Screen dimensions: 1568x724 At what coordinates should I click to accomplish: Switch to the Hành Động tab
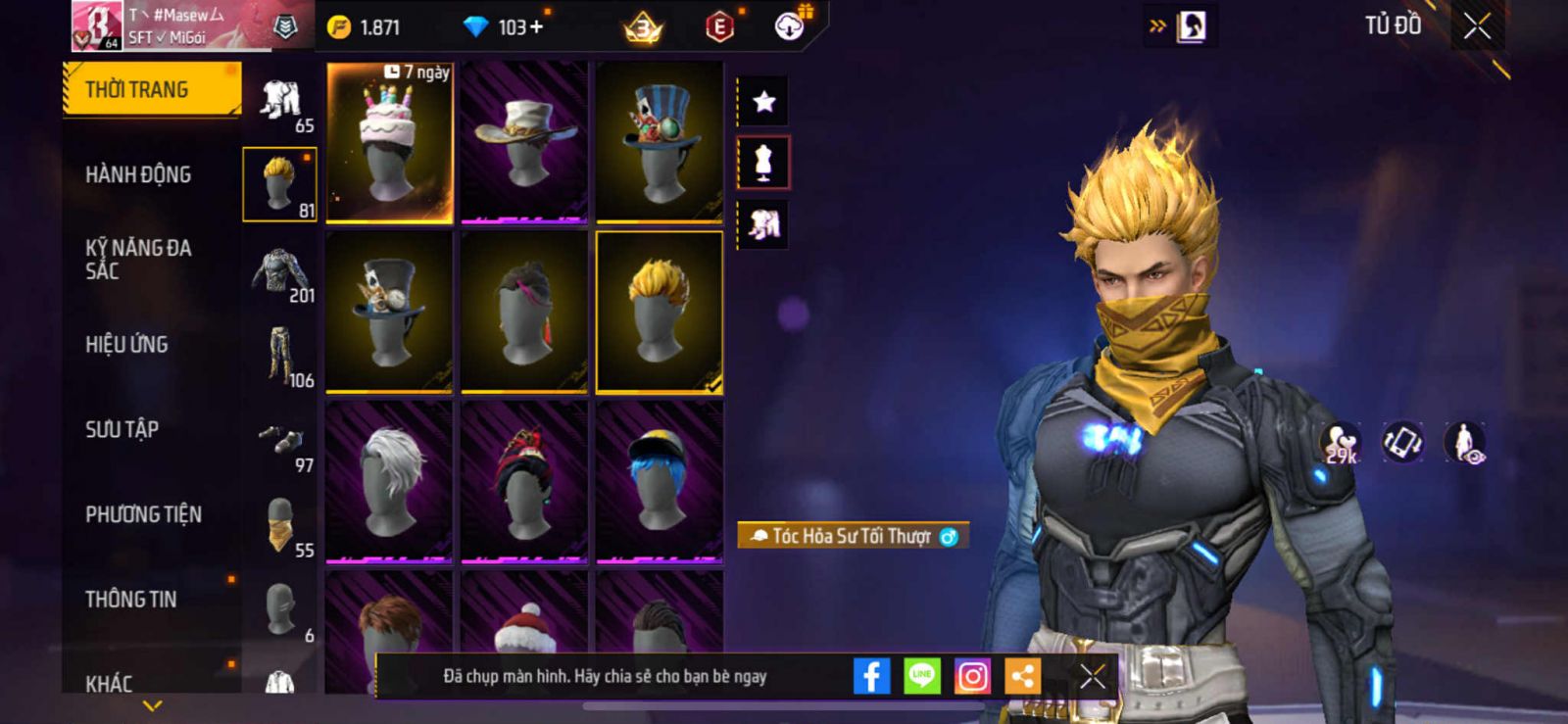tap(138, 175)
